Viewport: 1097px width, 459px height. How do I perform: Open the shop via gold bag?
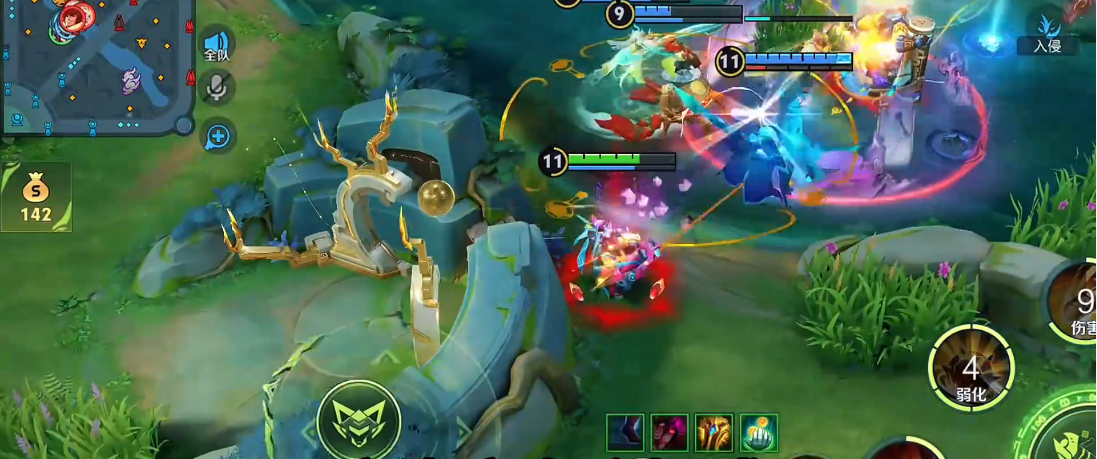36,196
